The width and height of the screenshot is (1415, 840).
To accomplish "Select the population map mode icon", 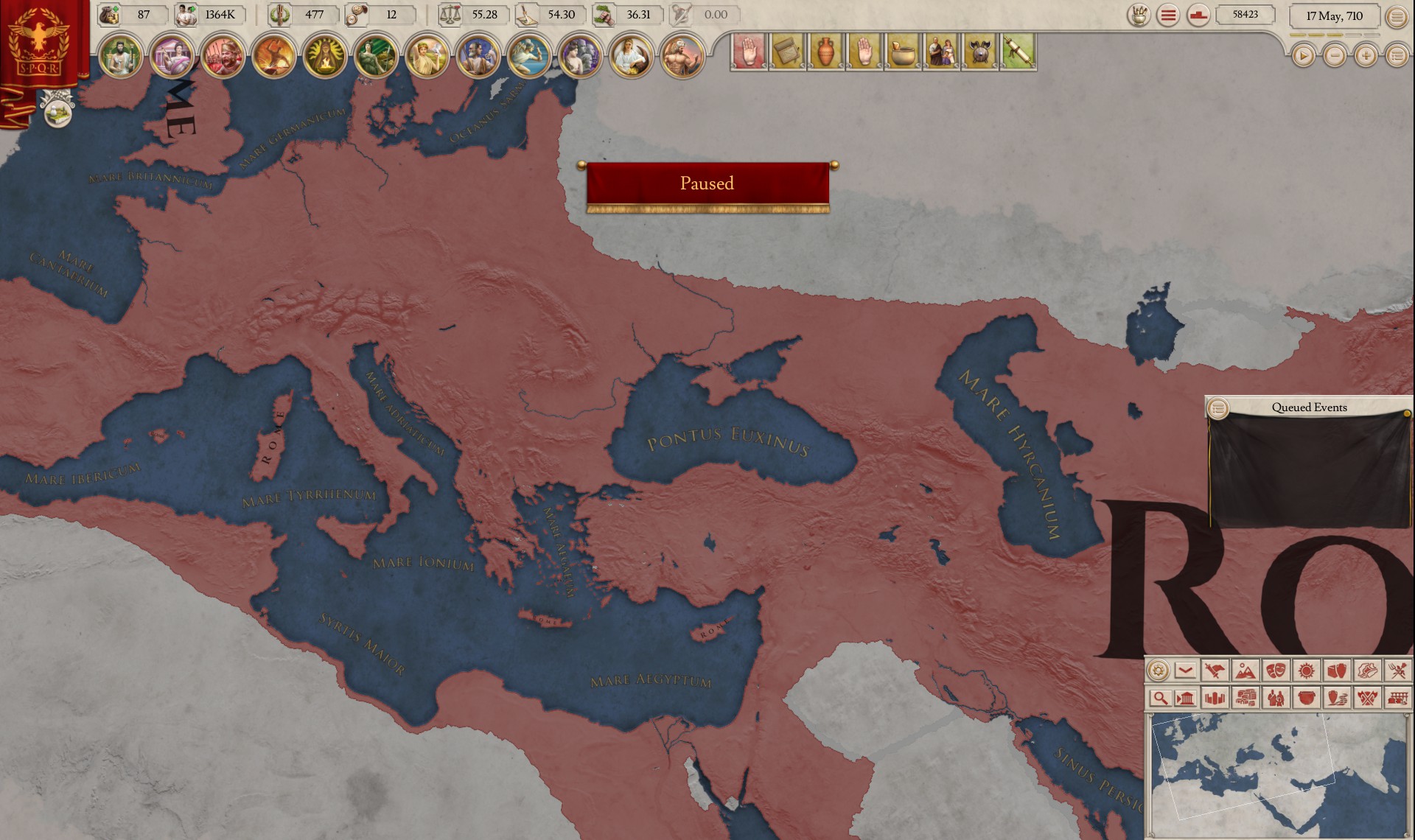I will 1276,699.
